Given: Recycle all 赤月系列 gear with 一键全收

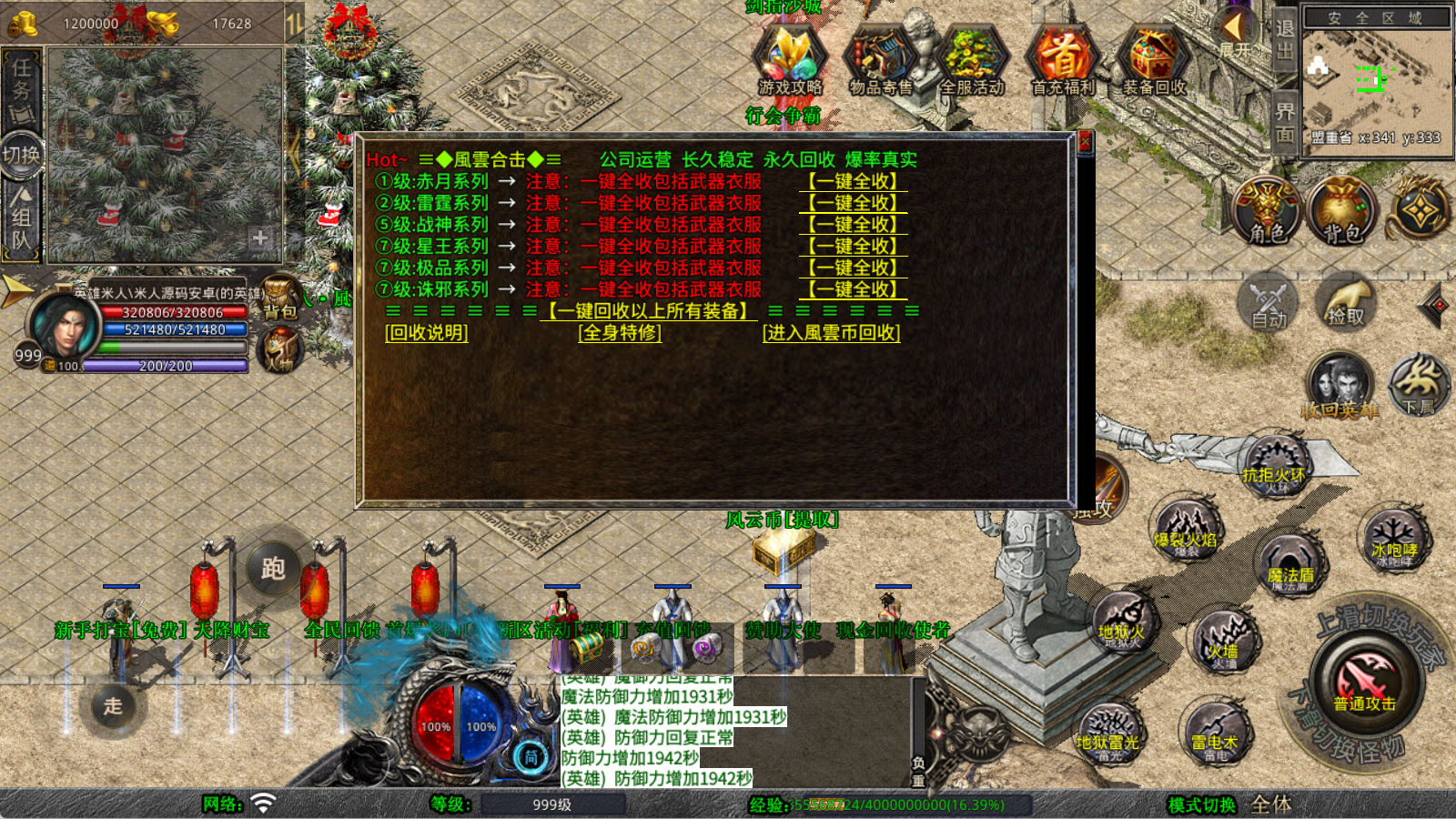Looking at the screenshot, I should (853, 181).
